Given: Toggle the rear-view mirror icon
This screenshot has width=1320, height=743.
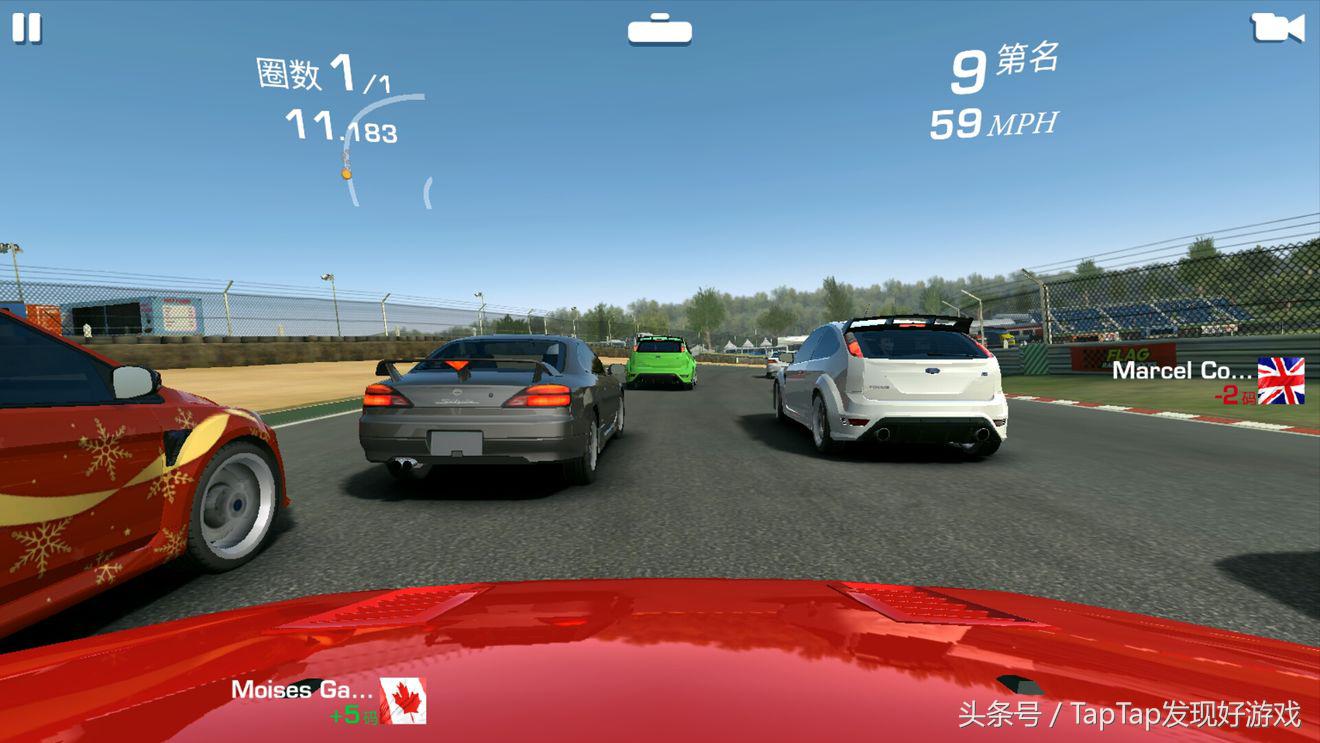Looking at the screenshot, I should (x=659, y=29).
